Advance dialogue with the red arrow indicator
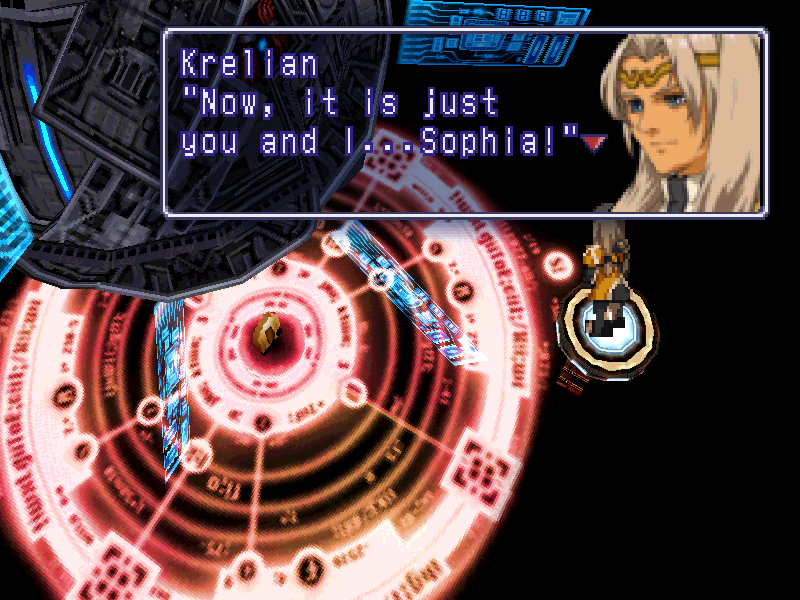This screenshot has width=800, height=600. click(594, 144)
